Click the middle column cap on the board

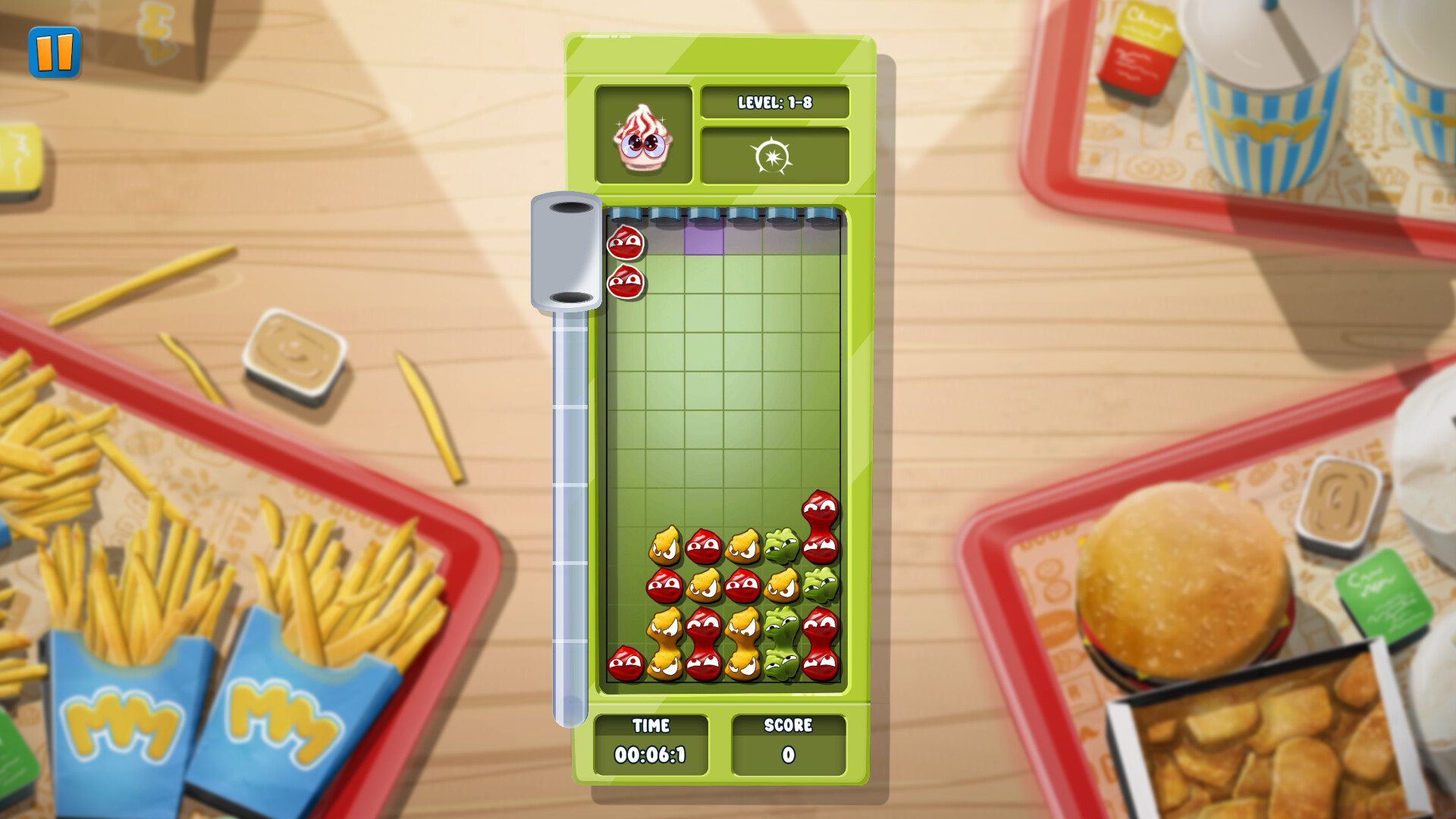(x=704, y=213)
